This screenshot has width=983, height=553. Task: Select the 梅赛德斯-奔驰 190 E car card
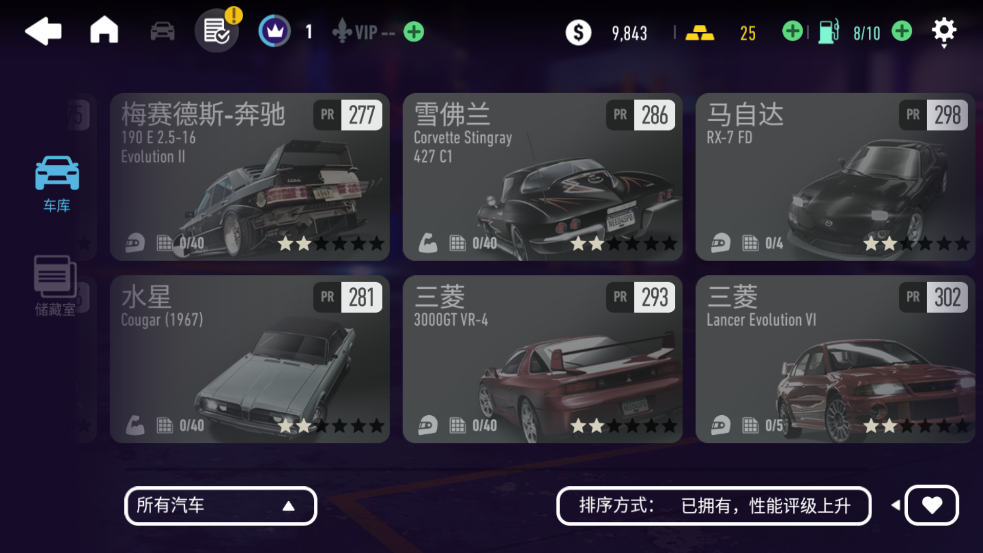(x=249, y=177)
